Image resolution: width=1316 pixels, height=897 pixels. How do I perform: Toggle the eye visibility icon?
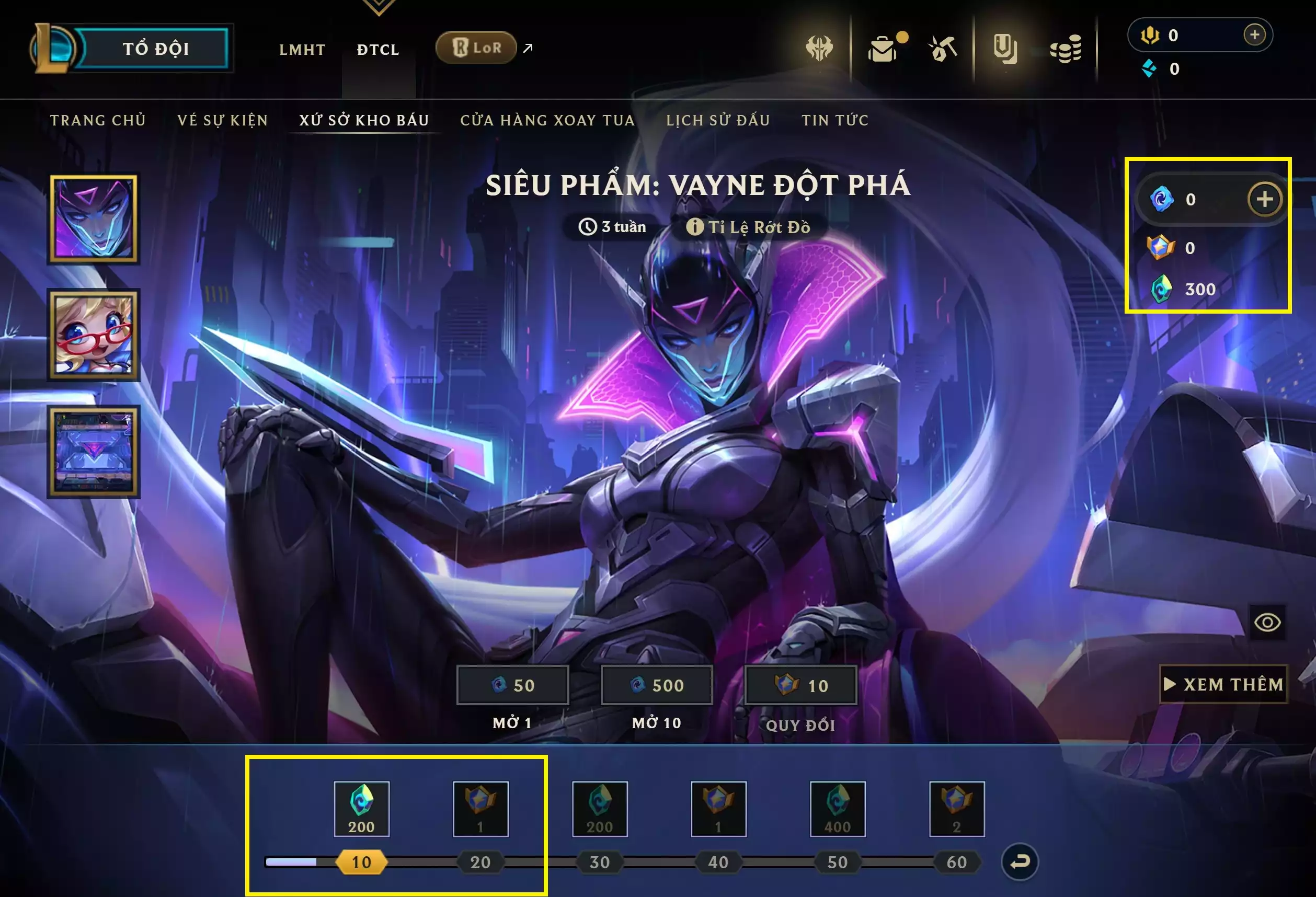1267,623
